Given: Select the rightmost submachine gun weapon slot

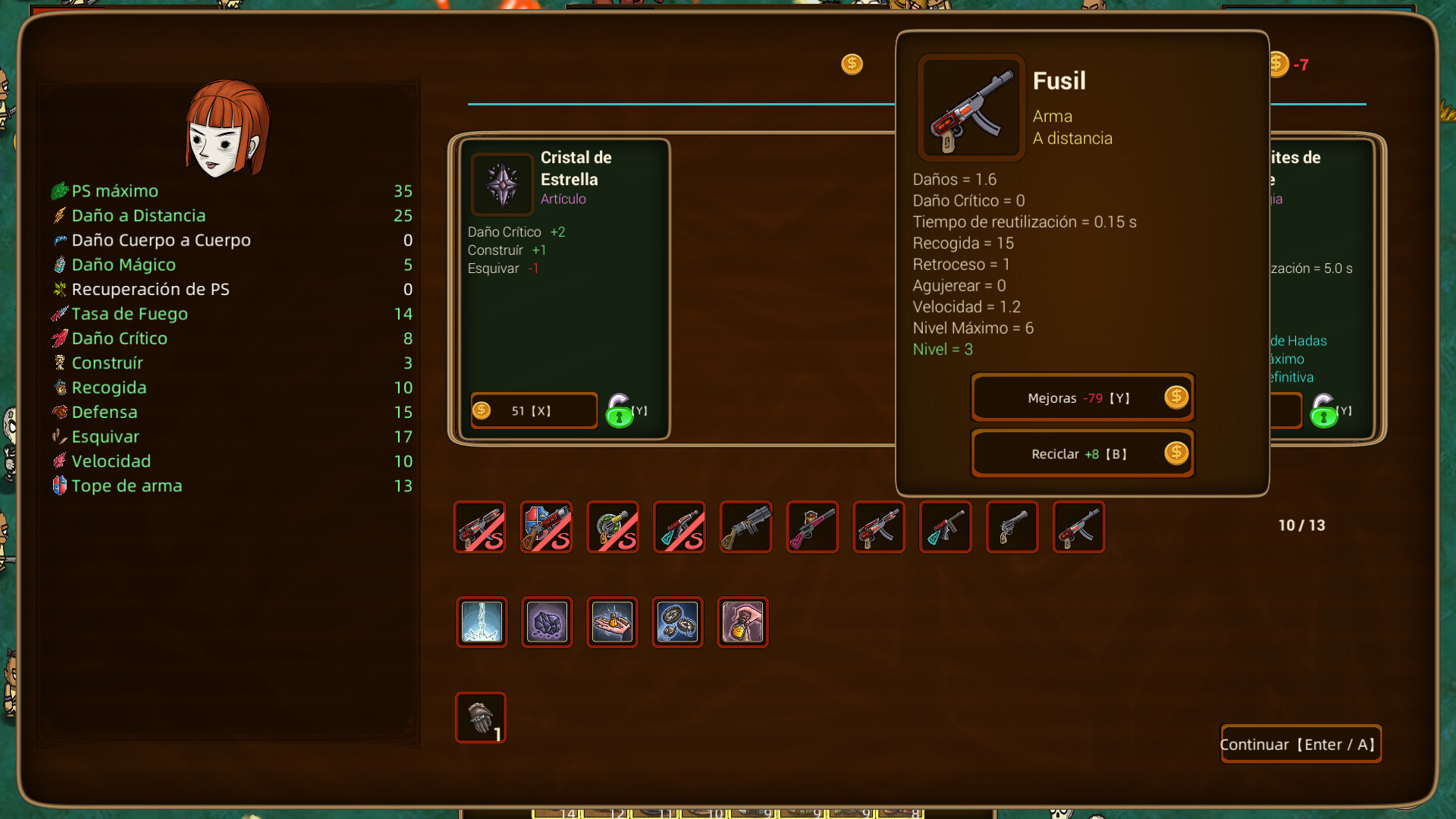Looking at the screenshot, I should coord(1078,526).
